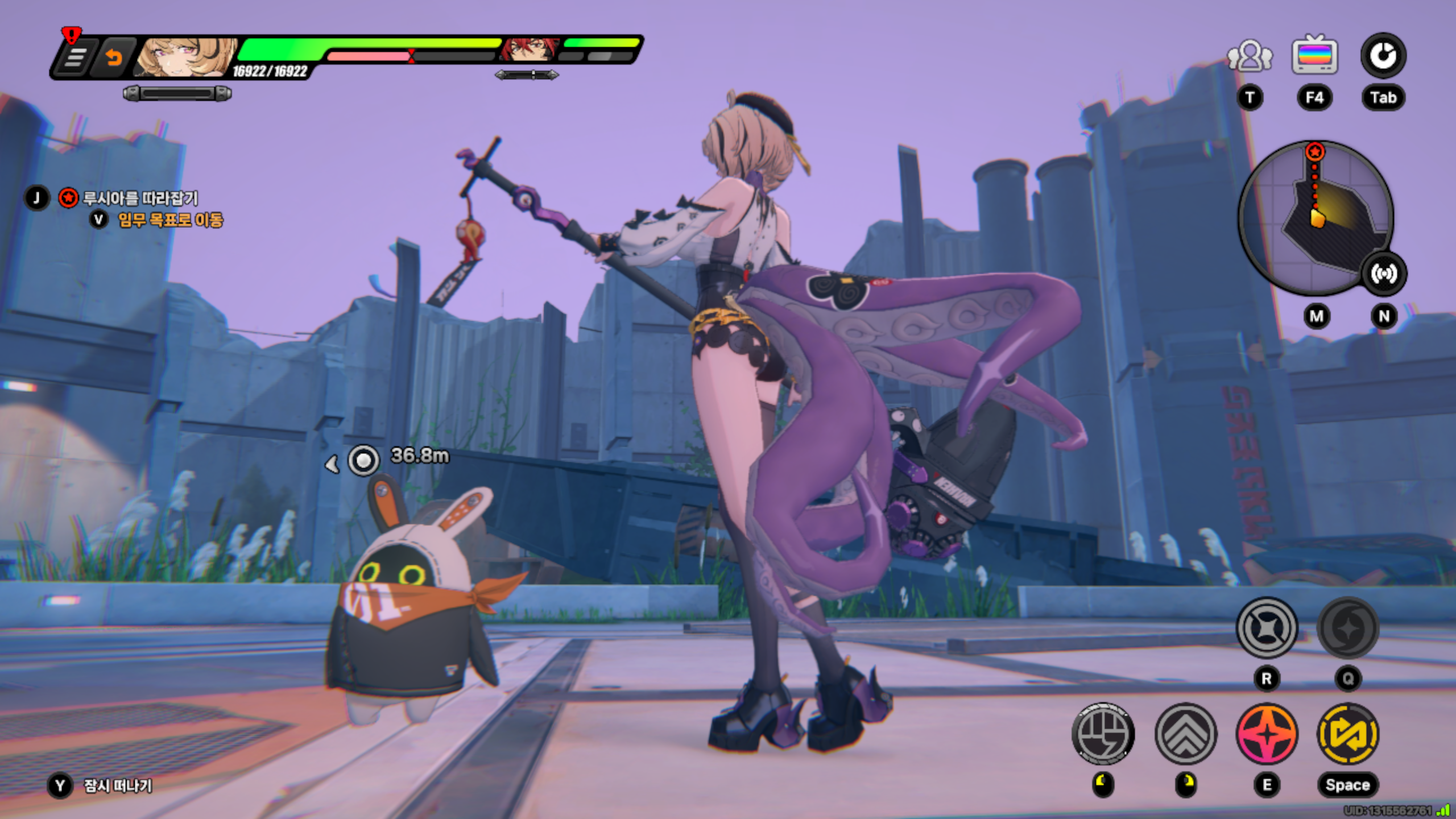
Task: Open the friends/co-op people icon
Action: pos(1250,56)
